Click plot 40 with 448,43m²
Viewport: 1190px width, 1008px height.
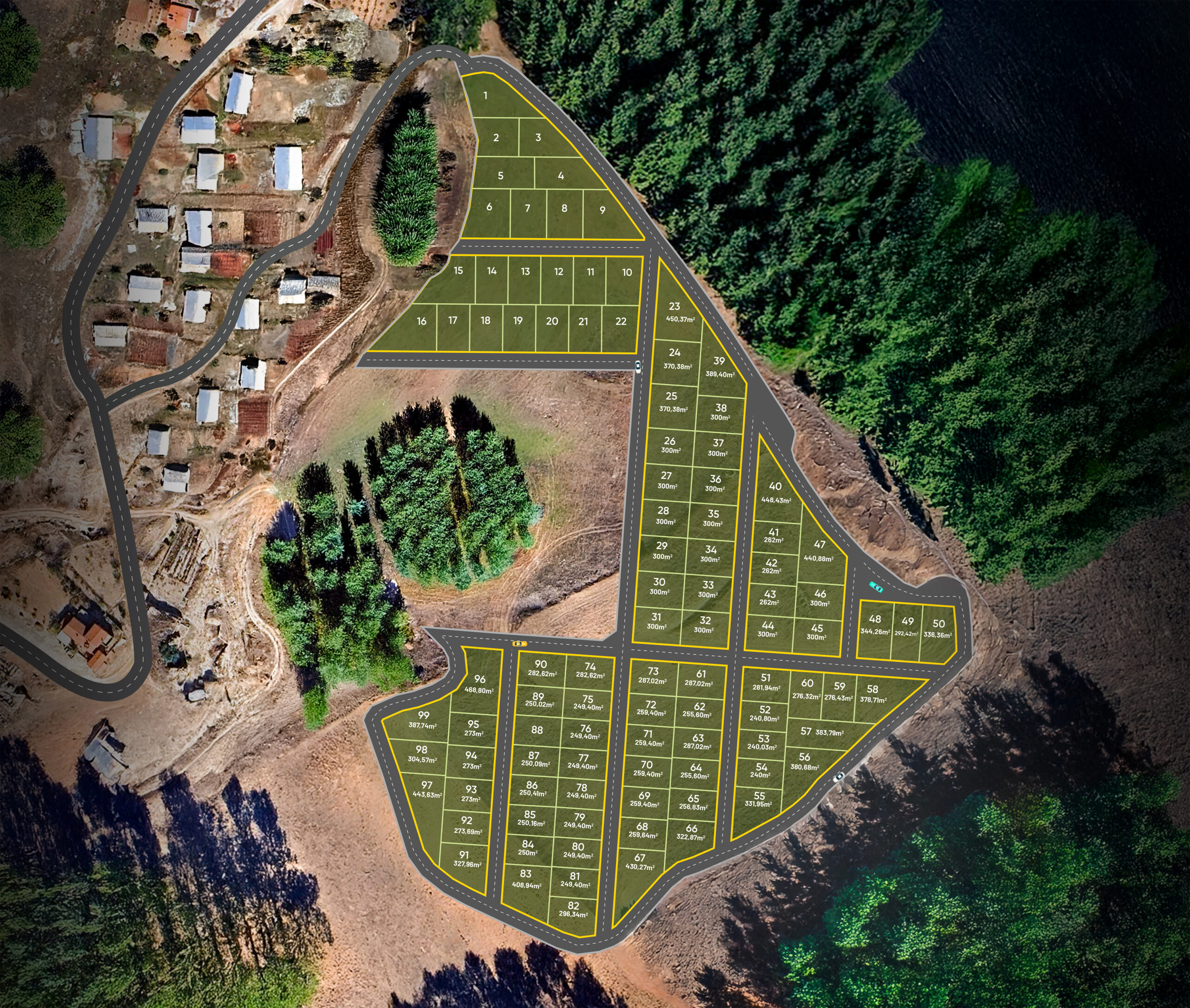(775, 491)
